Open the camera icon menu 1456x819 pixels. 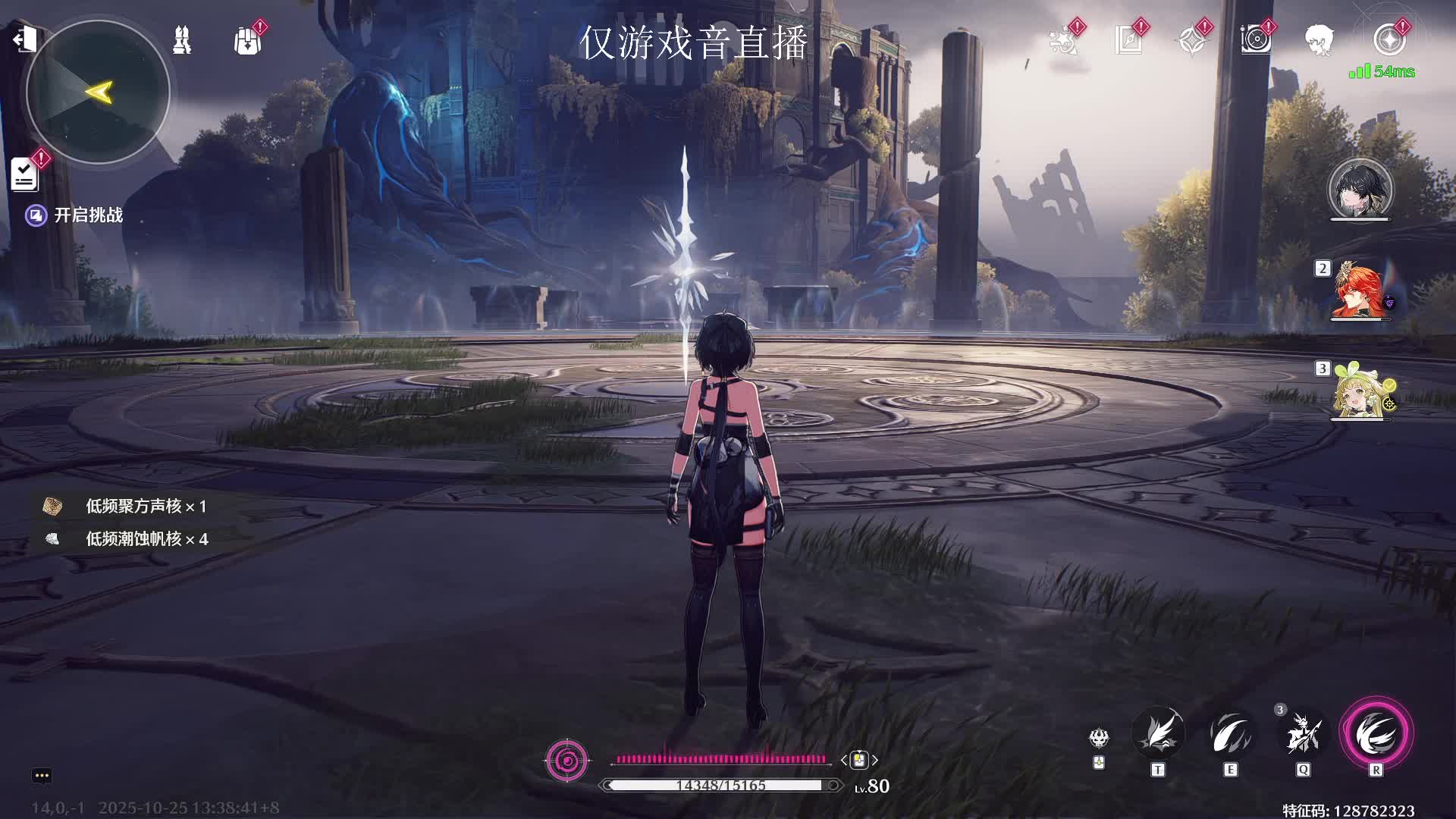tap(1256, 40)
